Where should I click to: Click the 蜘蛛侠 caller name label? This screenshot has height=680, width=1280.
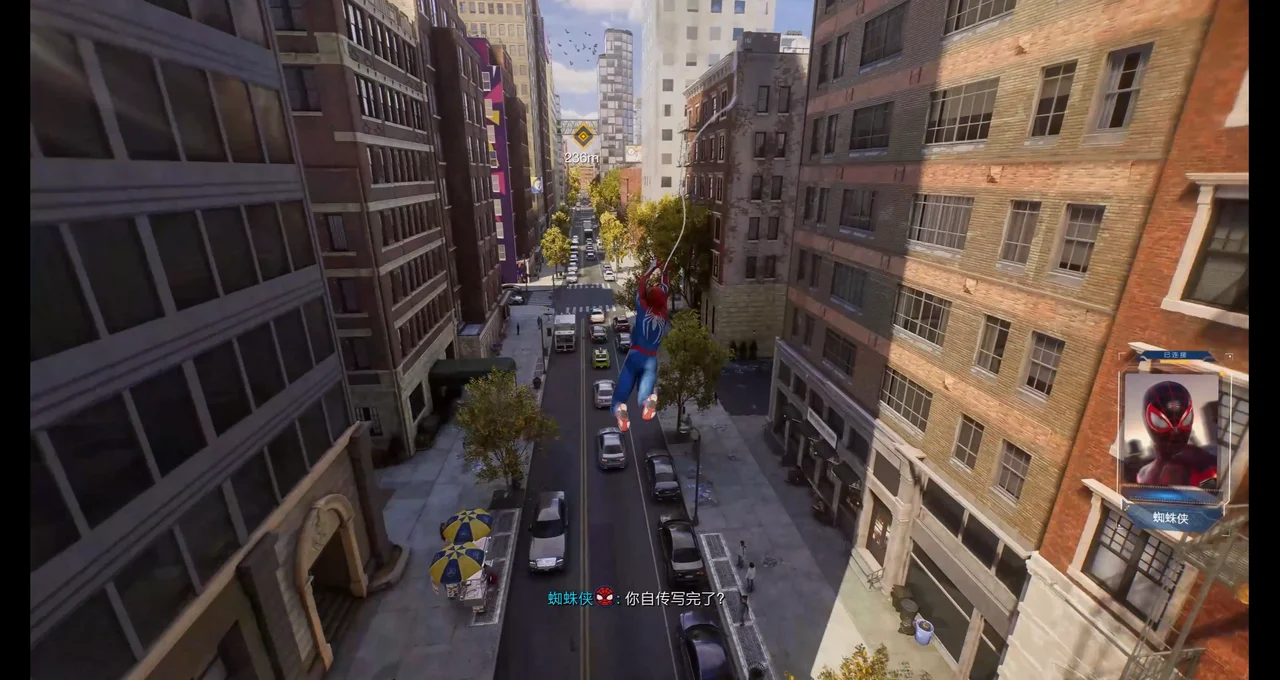1172,517
